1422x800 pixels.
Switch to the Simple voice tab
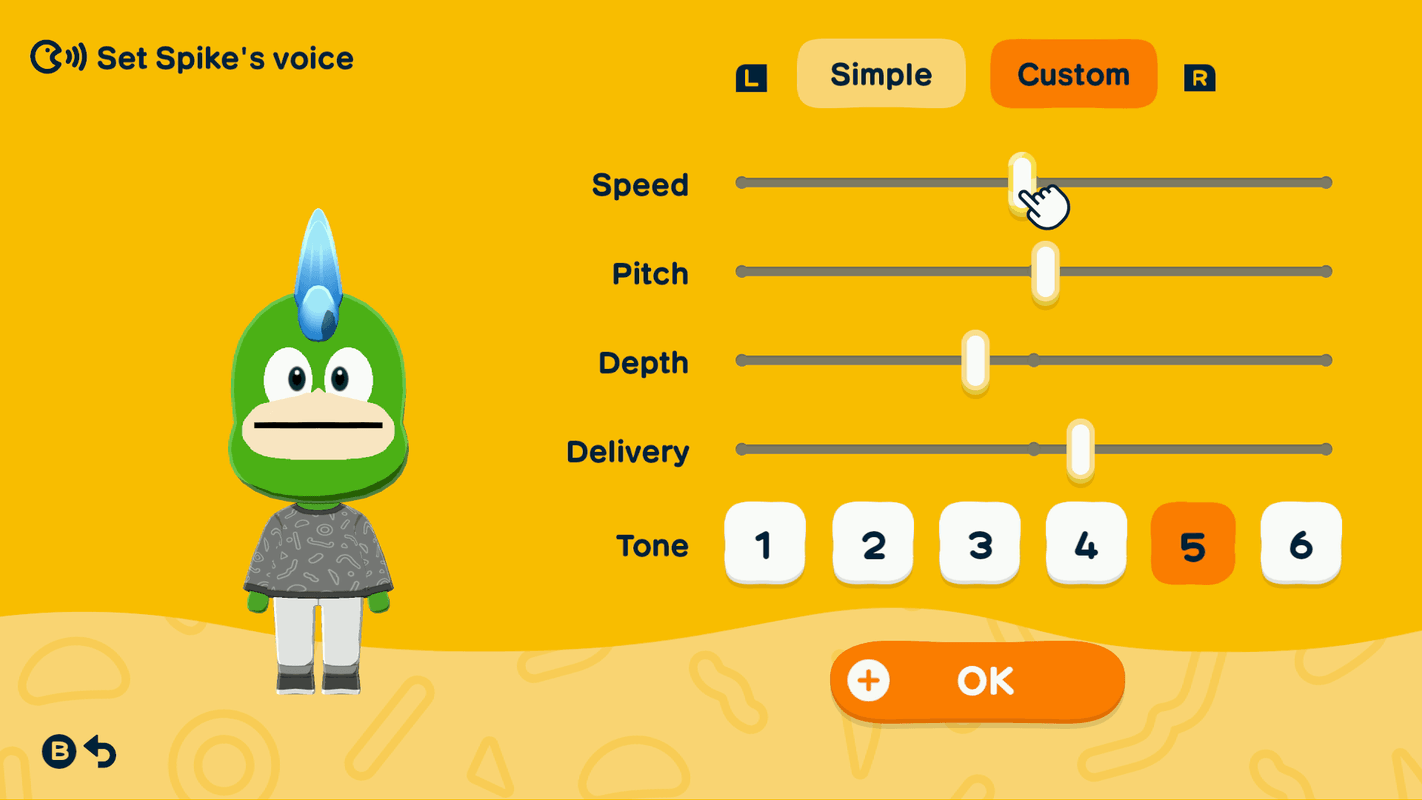pos(880,74)
